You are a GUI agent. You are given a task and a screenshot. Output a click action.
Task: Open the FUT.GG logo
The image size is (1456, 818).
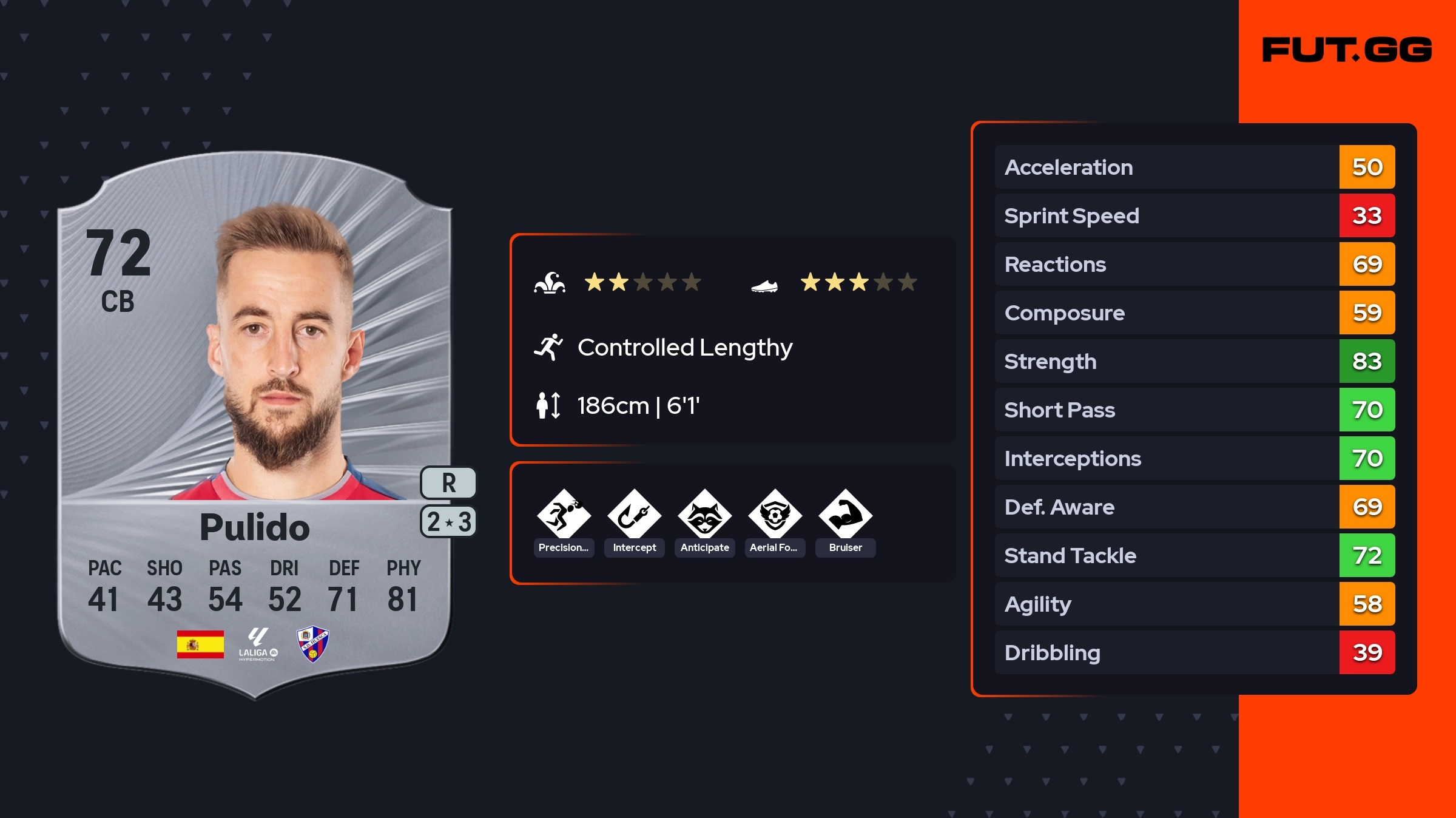click(x=1347, y=50)
